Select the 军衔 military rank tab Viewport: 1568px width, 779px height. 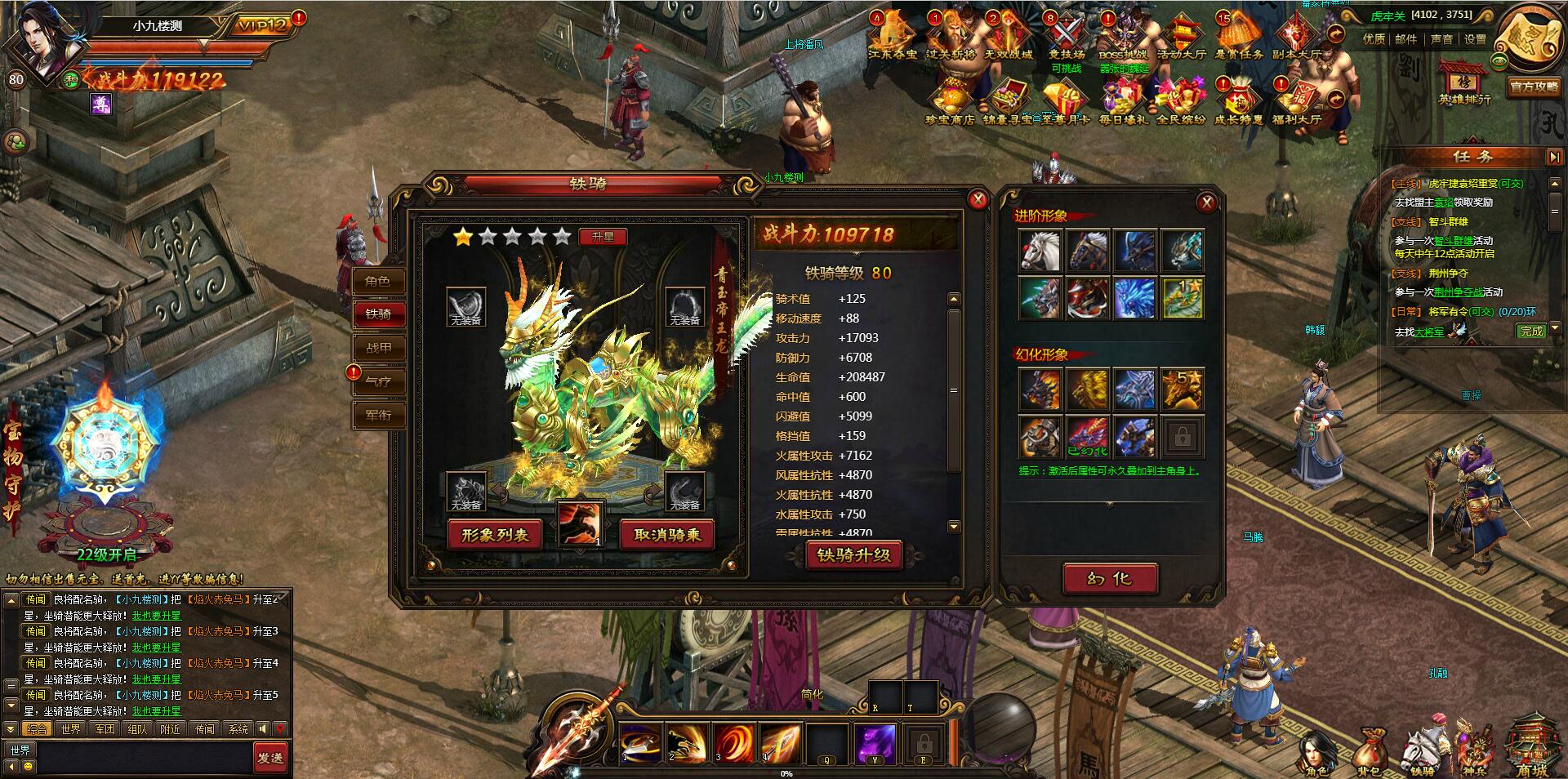(x=378, y=415)
